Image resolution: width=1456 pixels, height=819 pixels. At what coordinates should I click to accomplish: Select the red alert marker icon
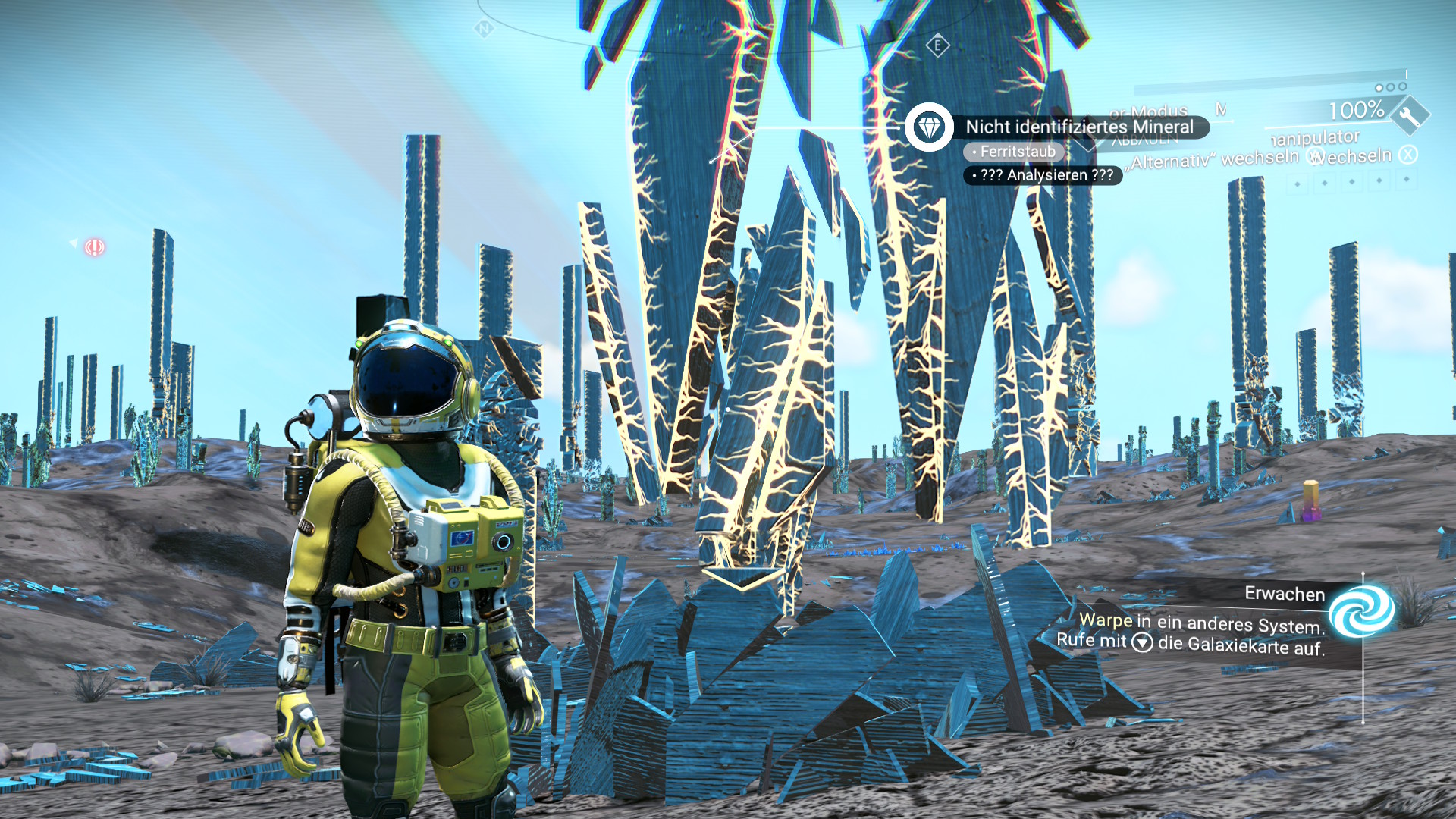click(x=94, y=247)
